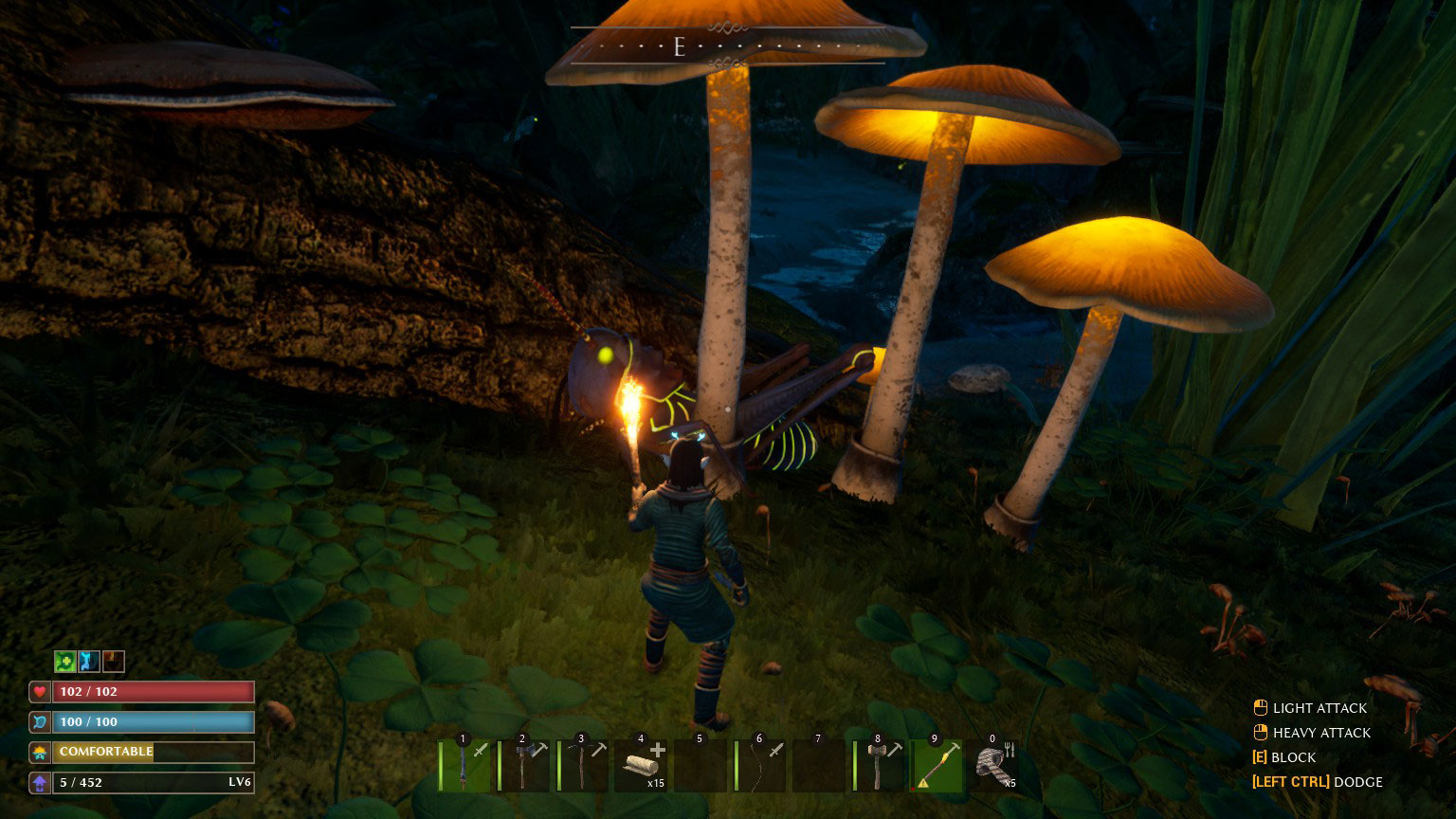Click the HEAVY ATTACK fist icon
The image size is (1456, 819).
click(x=1261, y=732)
